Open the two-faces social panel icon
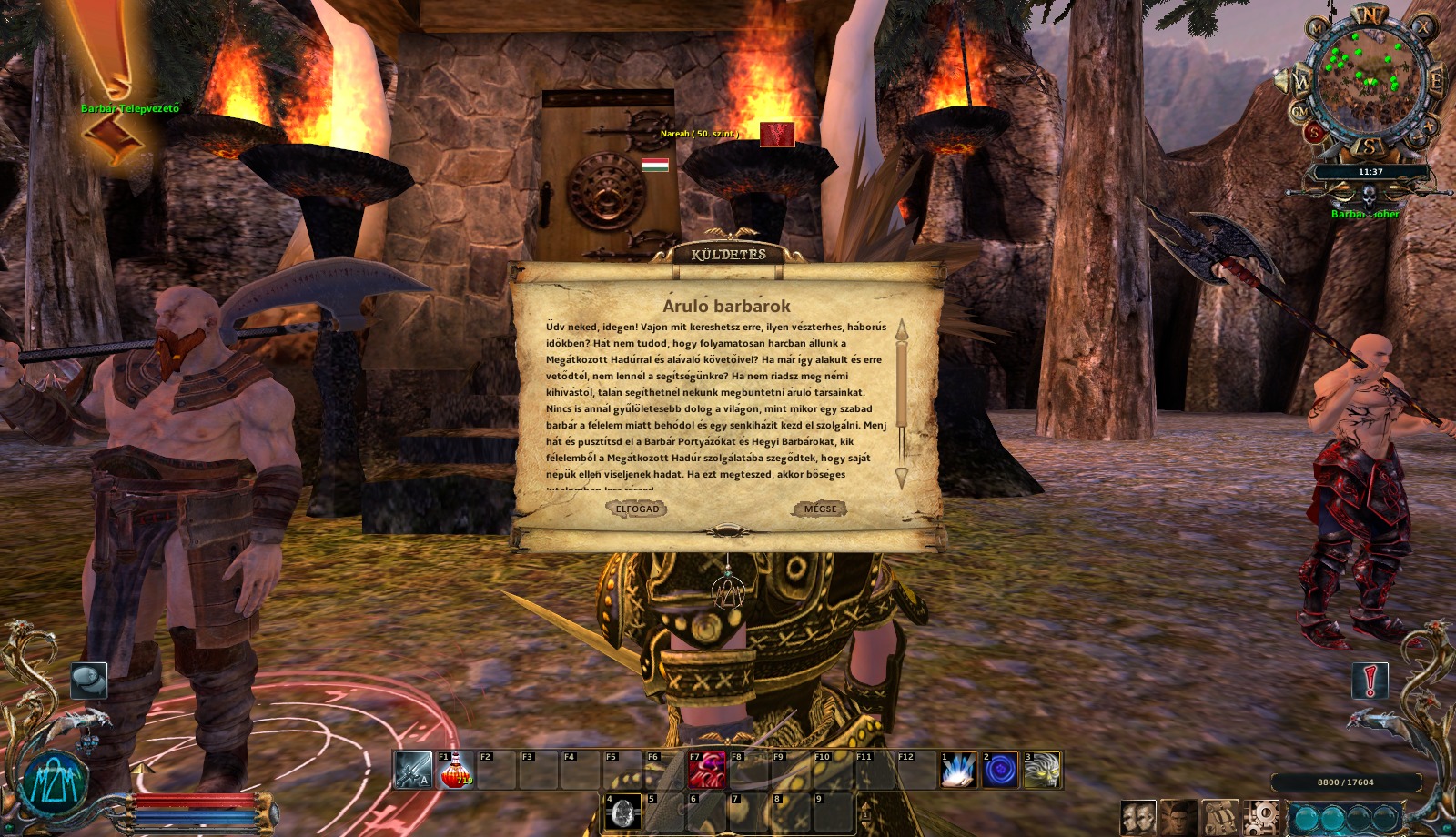The image size is (1456, 837). point(1137,819)
